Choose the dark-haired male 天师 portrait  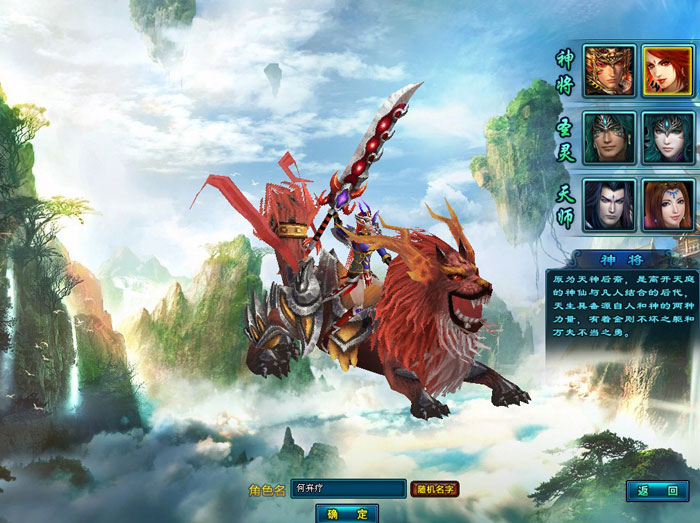coord(609,204)
